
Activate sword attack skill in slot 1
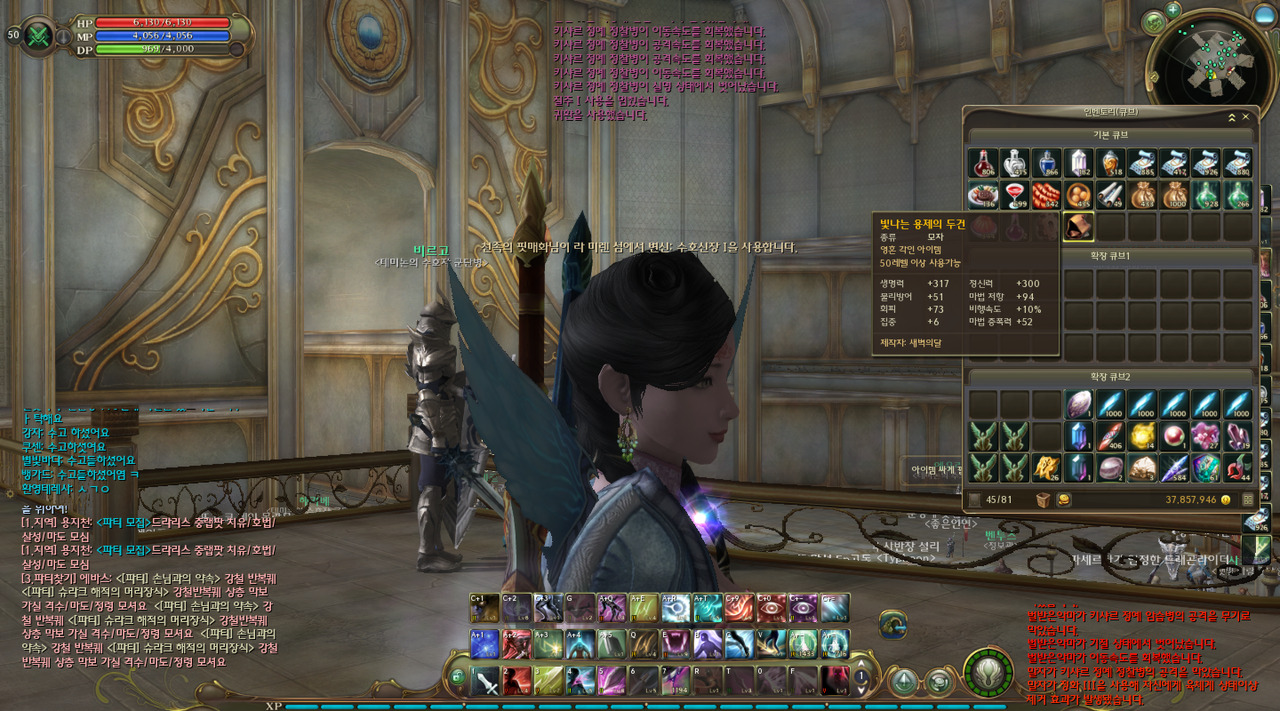pyautogui.click(x=485, y=680)
